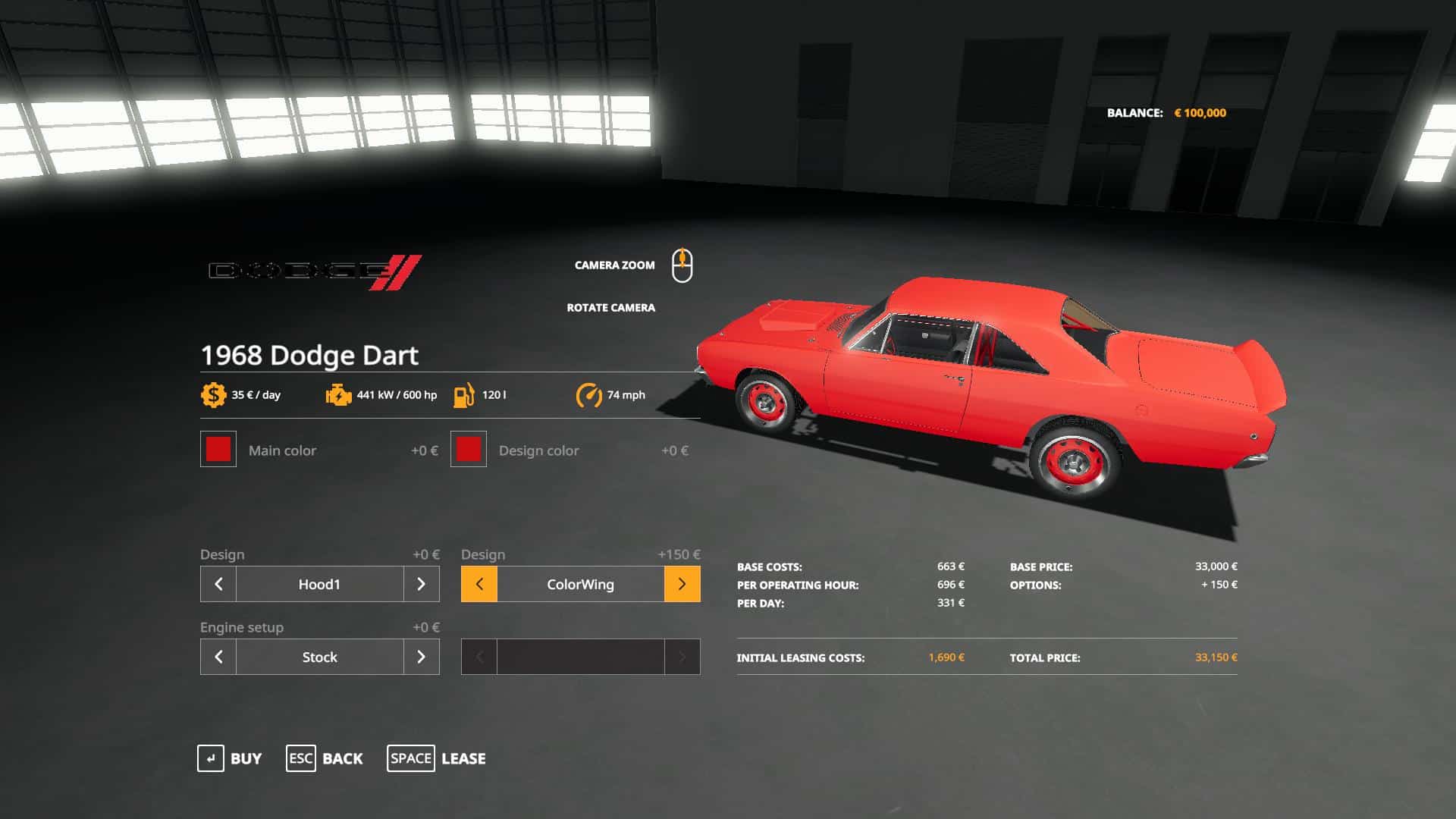Image resolution: width=1456 pixels, height=819 pixels.
Task: Switch to next Hood1 design option
Action: pos(421,584)
